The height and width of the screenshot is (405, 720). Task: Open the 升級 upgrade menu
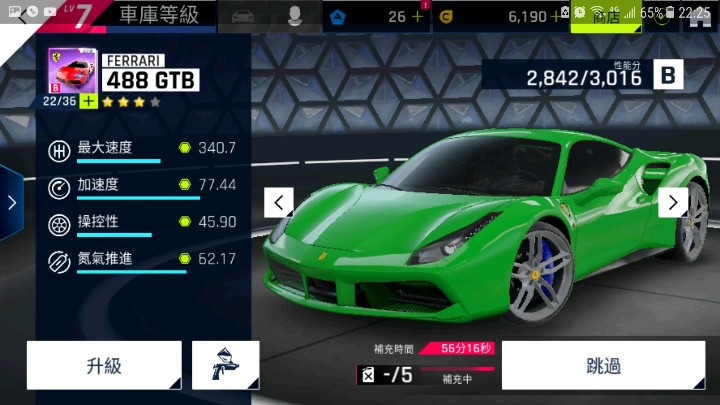pyautogui.click(x=104, y=365)
